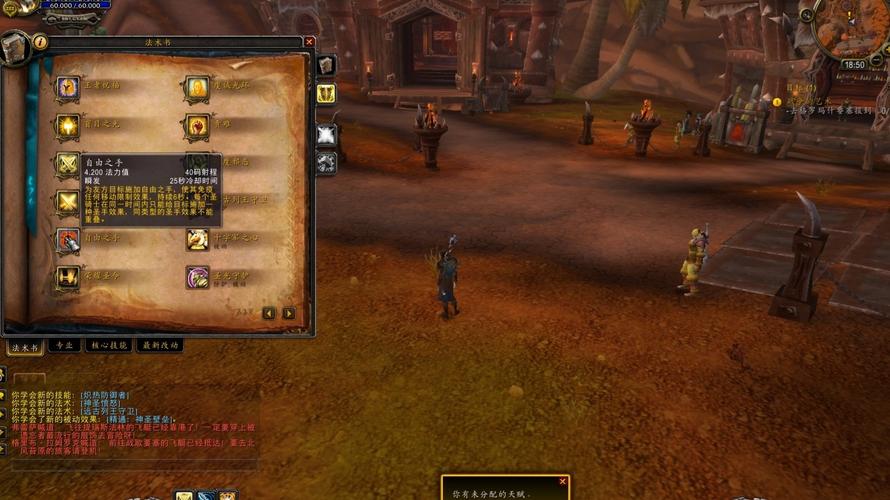890x500 pixels.
Task: Pick the 自由之手 hand spell icon
Action: point(67,239)
